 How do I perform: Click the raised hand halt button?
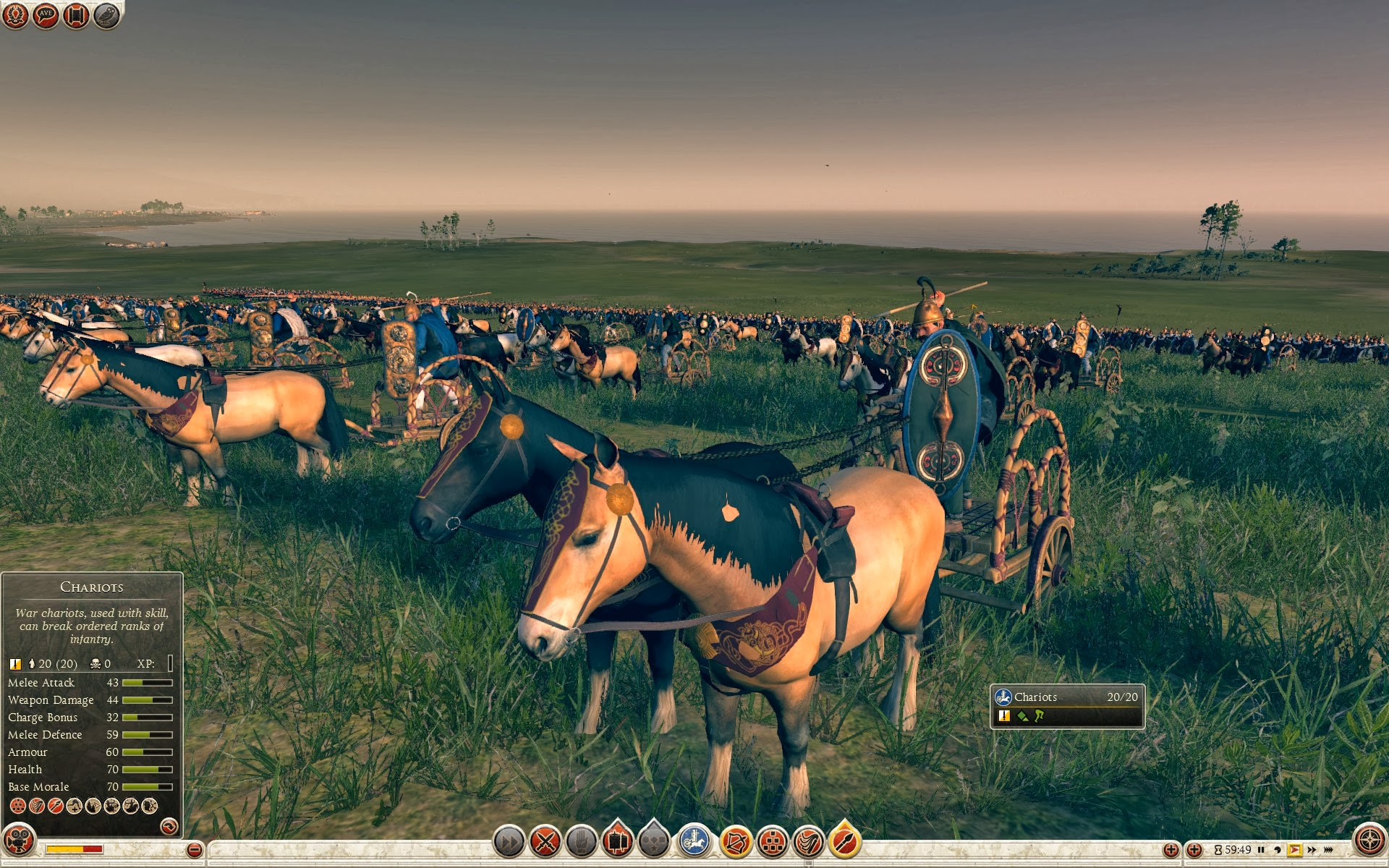[x=582, y=842]
